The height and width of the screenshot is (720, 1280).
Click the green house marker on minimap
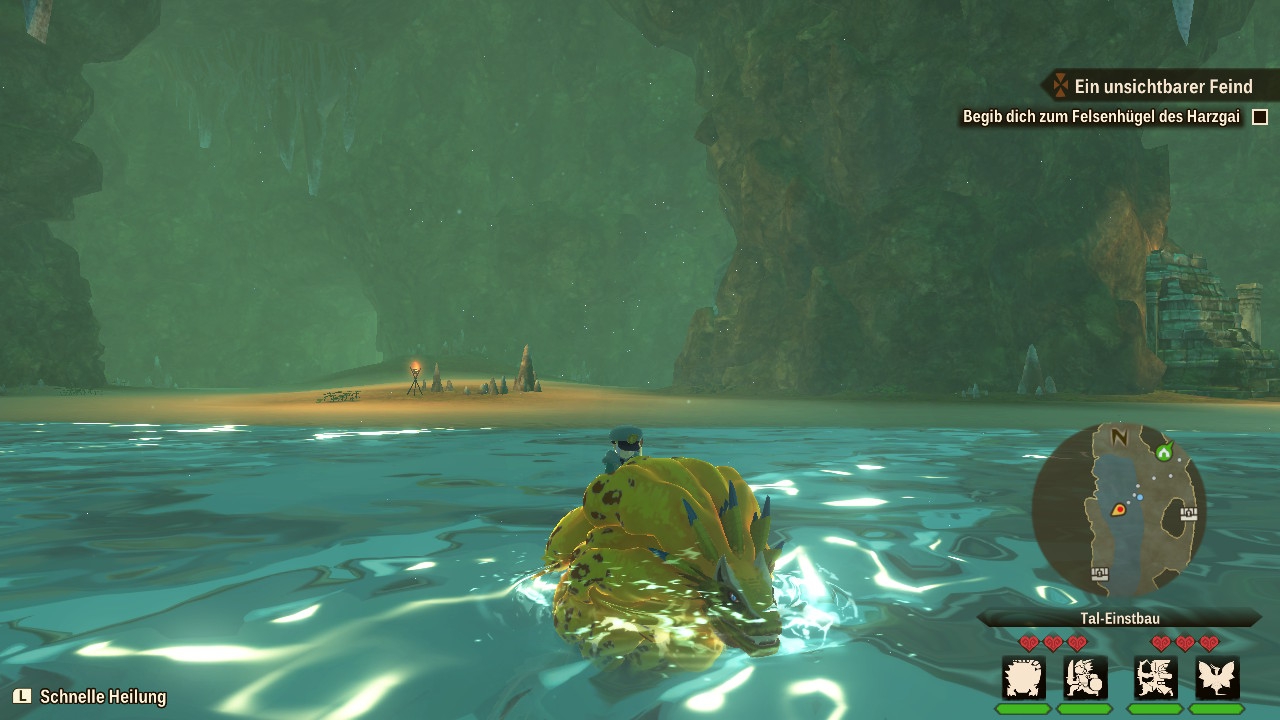click(1163, 452)
